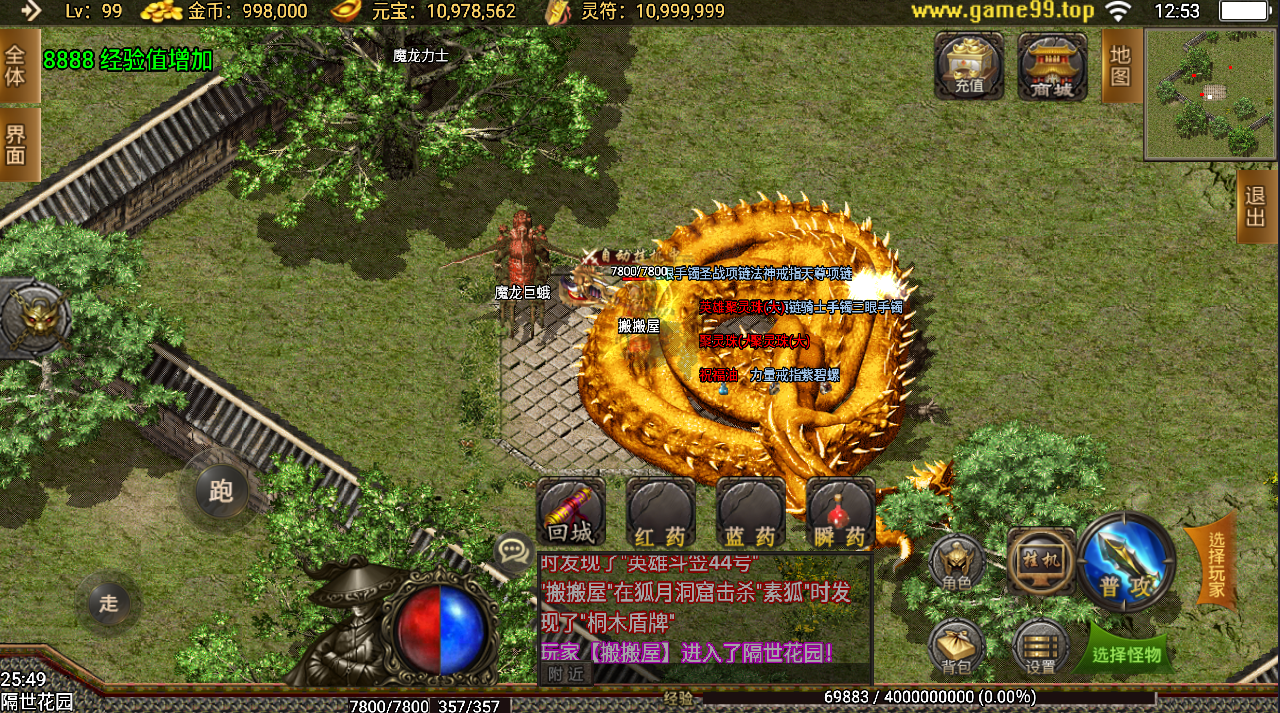1280x713 pixels.
Task: Activate the 普攻 normal attack
Action: [x=1127, y=562]
